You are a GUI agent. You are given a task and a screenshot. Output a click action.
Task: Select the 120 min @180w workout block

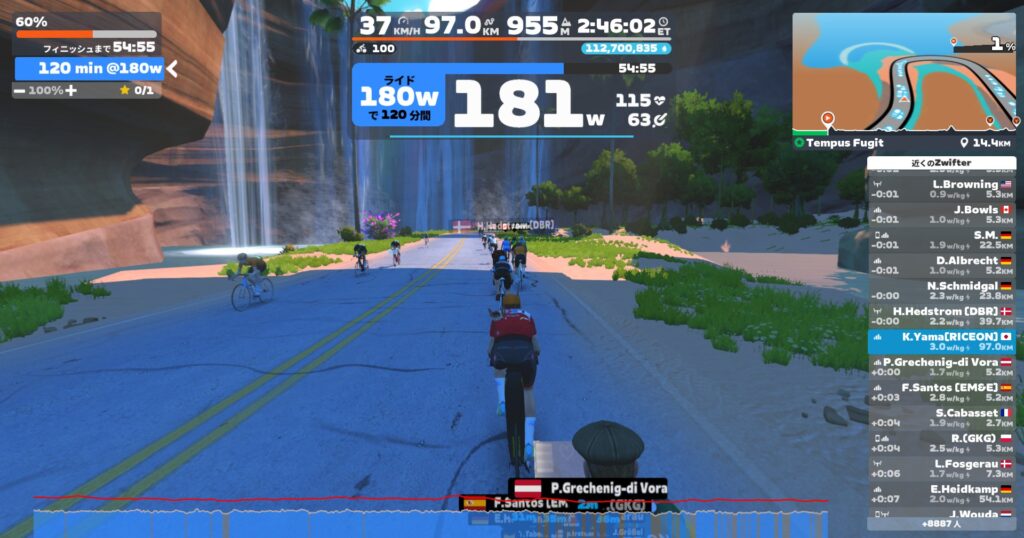90,68
